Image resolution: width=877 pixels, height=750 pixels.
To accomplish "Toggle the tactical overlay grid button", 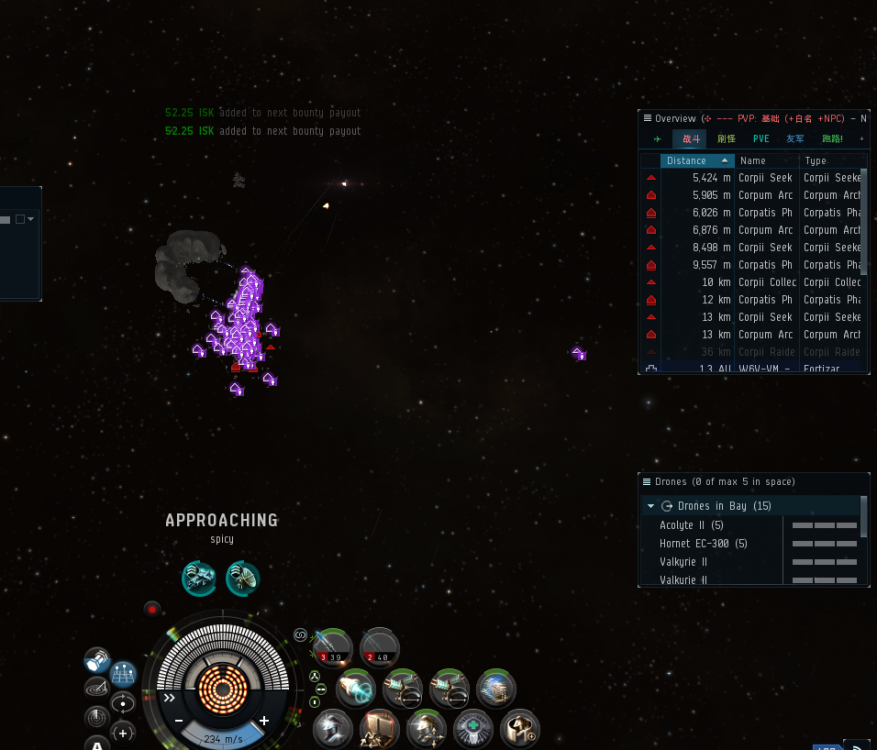I will [123, 673].
